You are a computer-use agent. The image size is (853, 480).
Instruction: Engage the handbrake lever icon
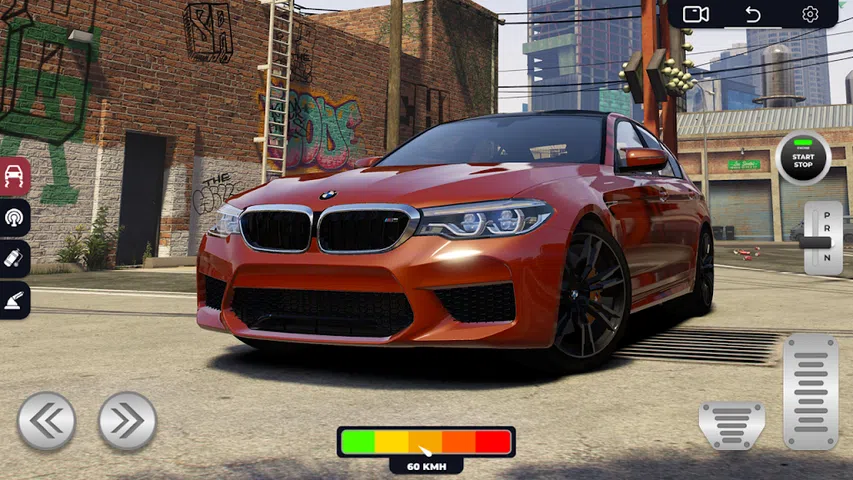pos(15,300)
